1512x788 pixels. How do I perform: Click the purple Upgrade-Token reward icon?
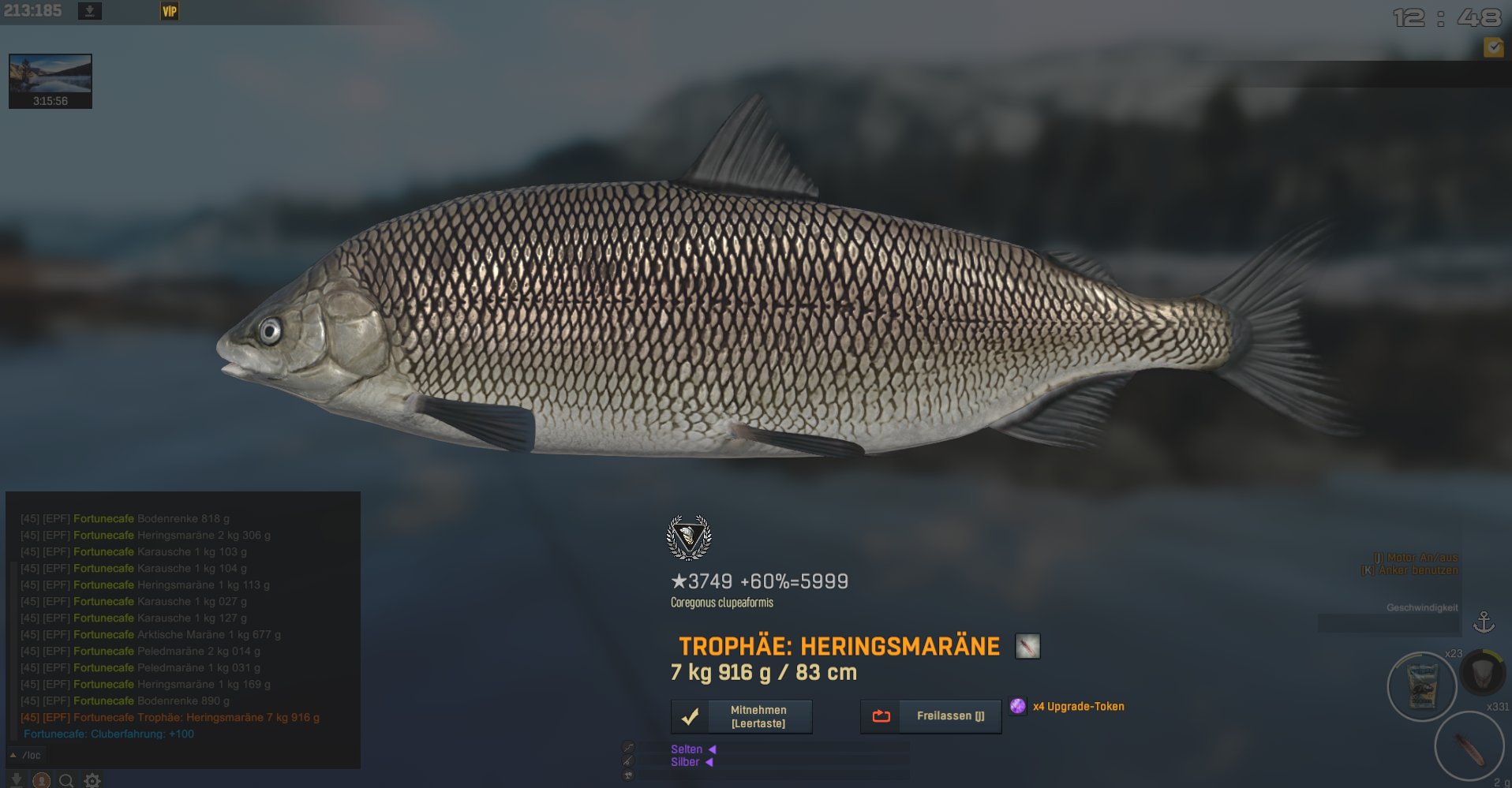(1018, 706)
